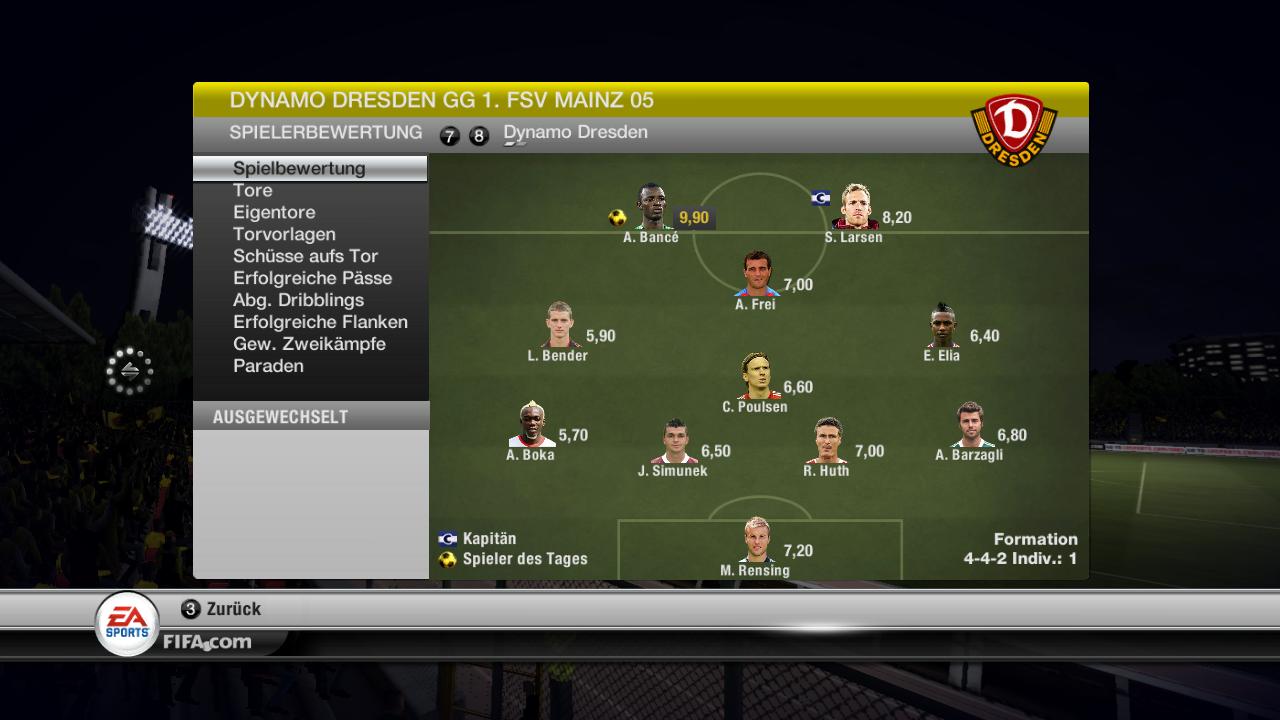Select E. Elia's portrait
This screenshot has width=1280, height=720.
[x=943, y=326]
